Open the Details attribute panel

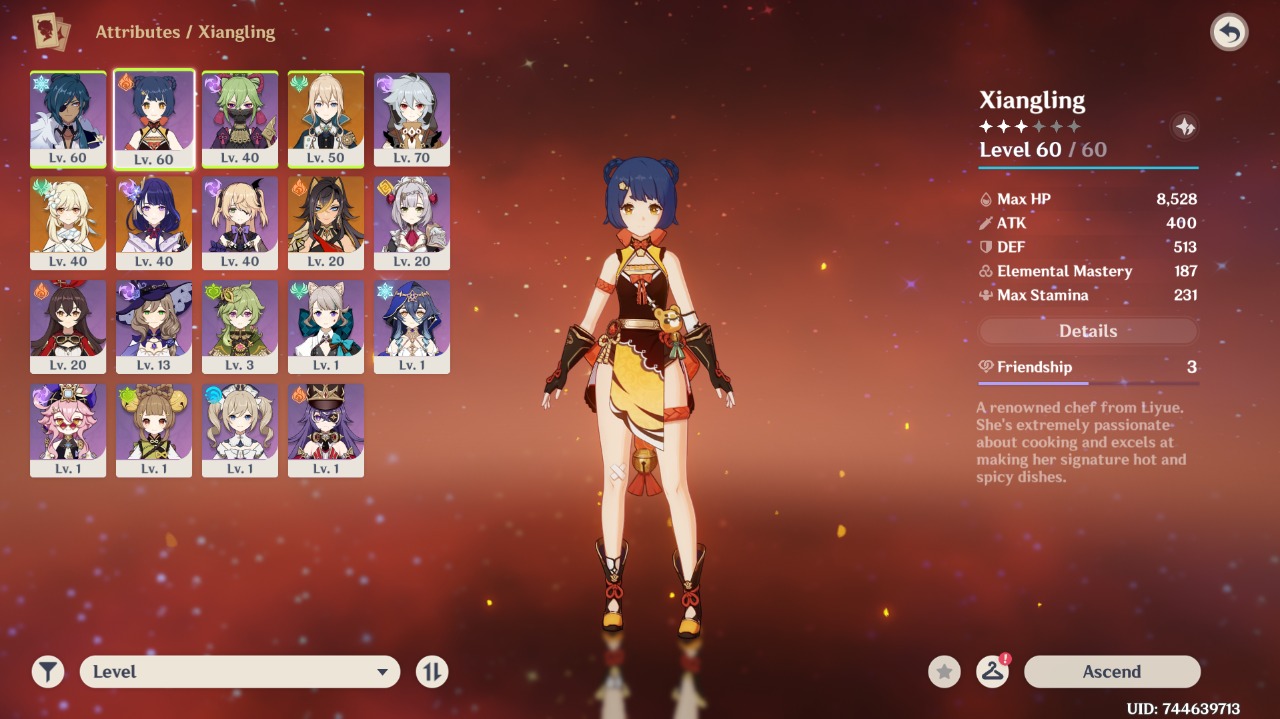coord(1088,331)
